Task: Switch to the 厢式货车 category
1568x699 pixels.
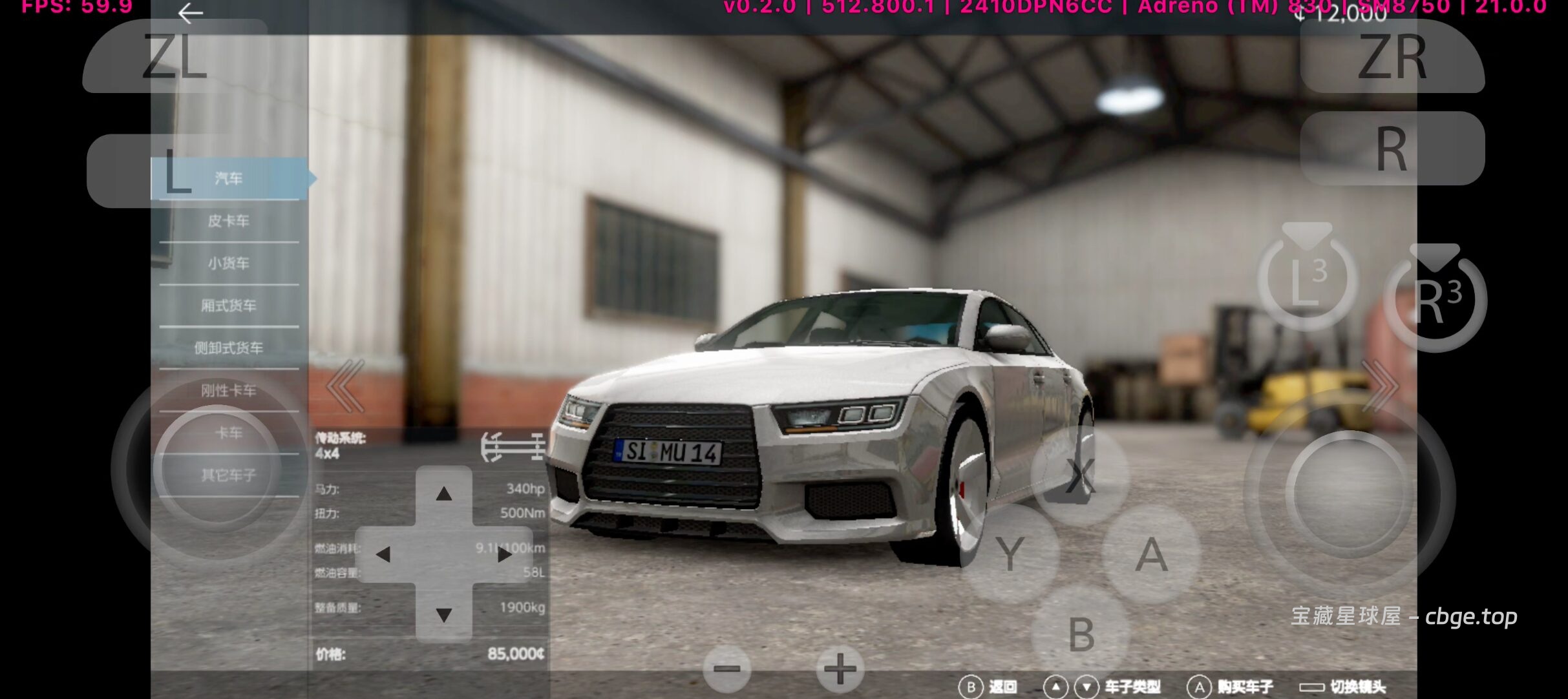Action: tap(229, 306)
